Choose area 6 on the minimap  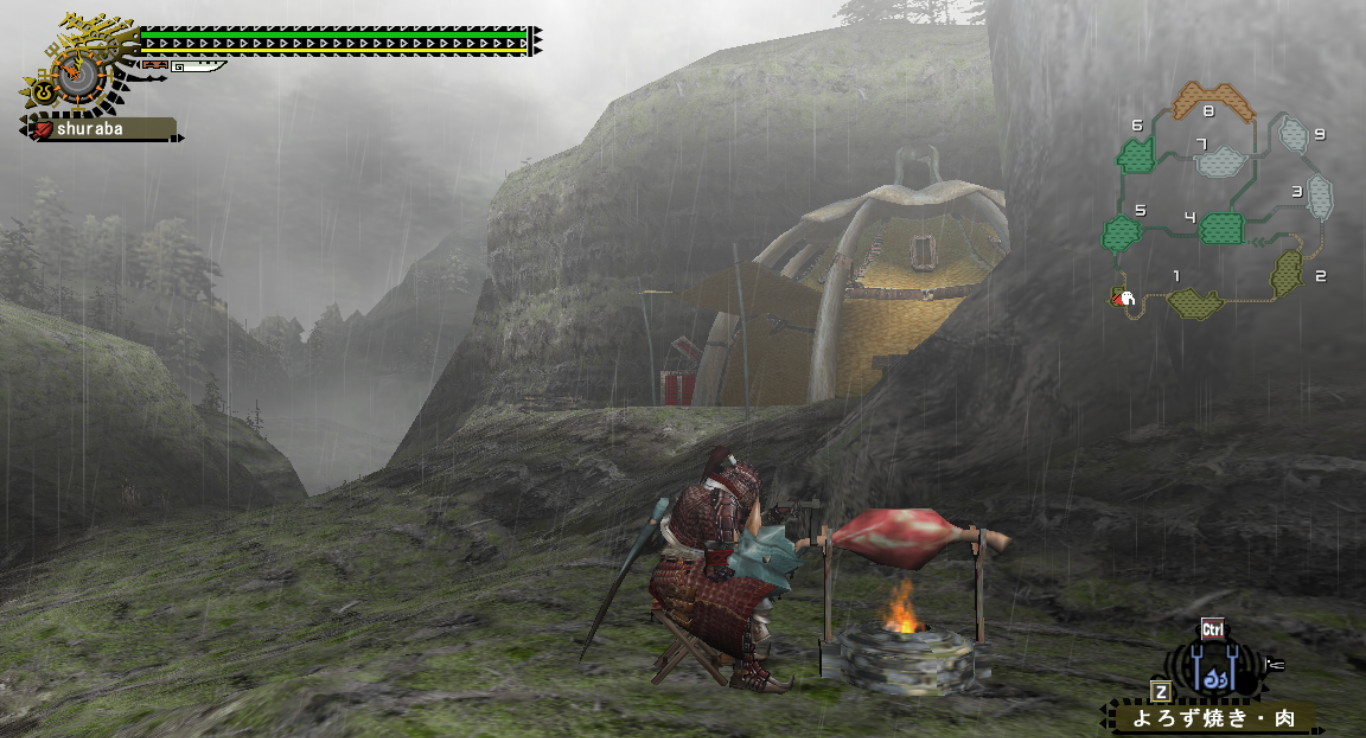[1136, 155]
